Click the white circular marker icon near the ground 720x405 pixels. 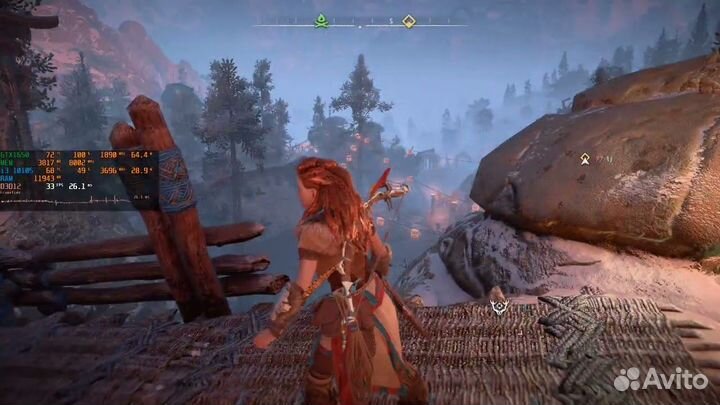tap(499, 307)
